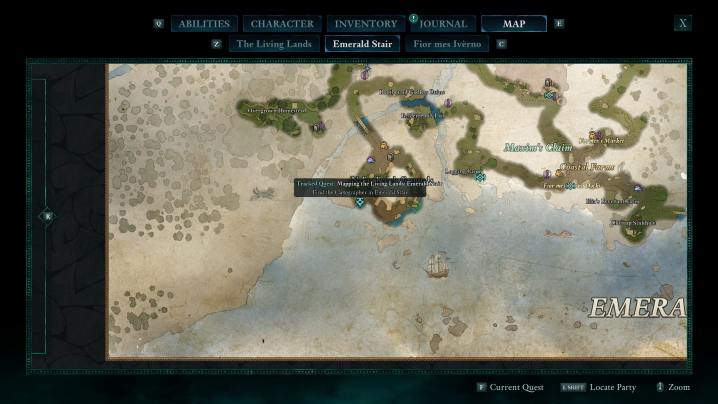Switch to the Fior mes Ivèrno map

(x=447, y=44)
